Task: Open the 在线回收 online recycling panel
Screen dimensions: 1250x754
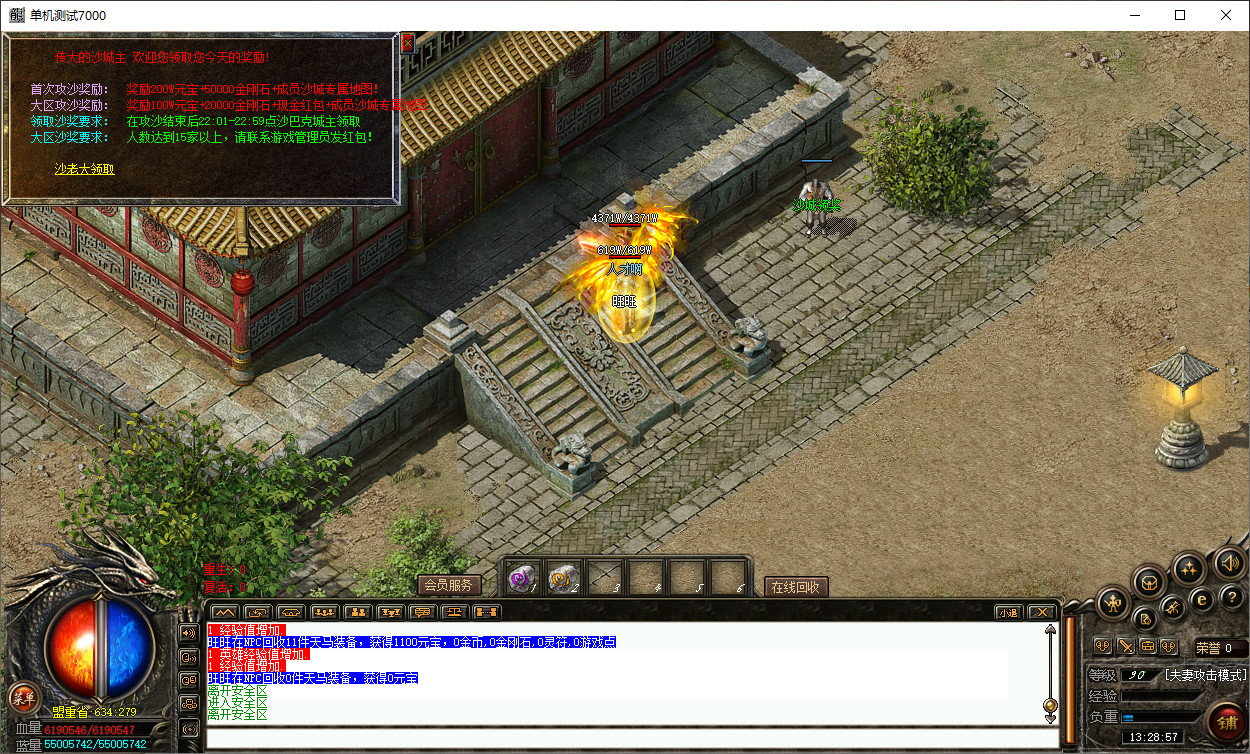Action: click(795, 587)
